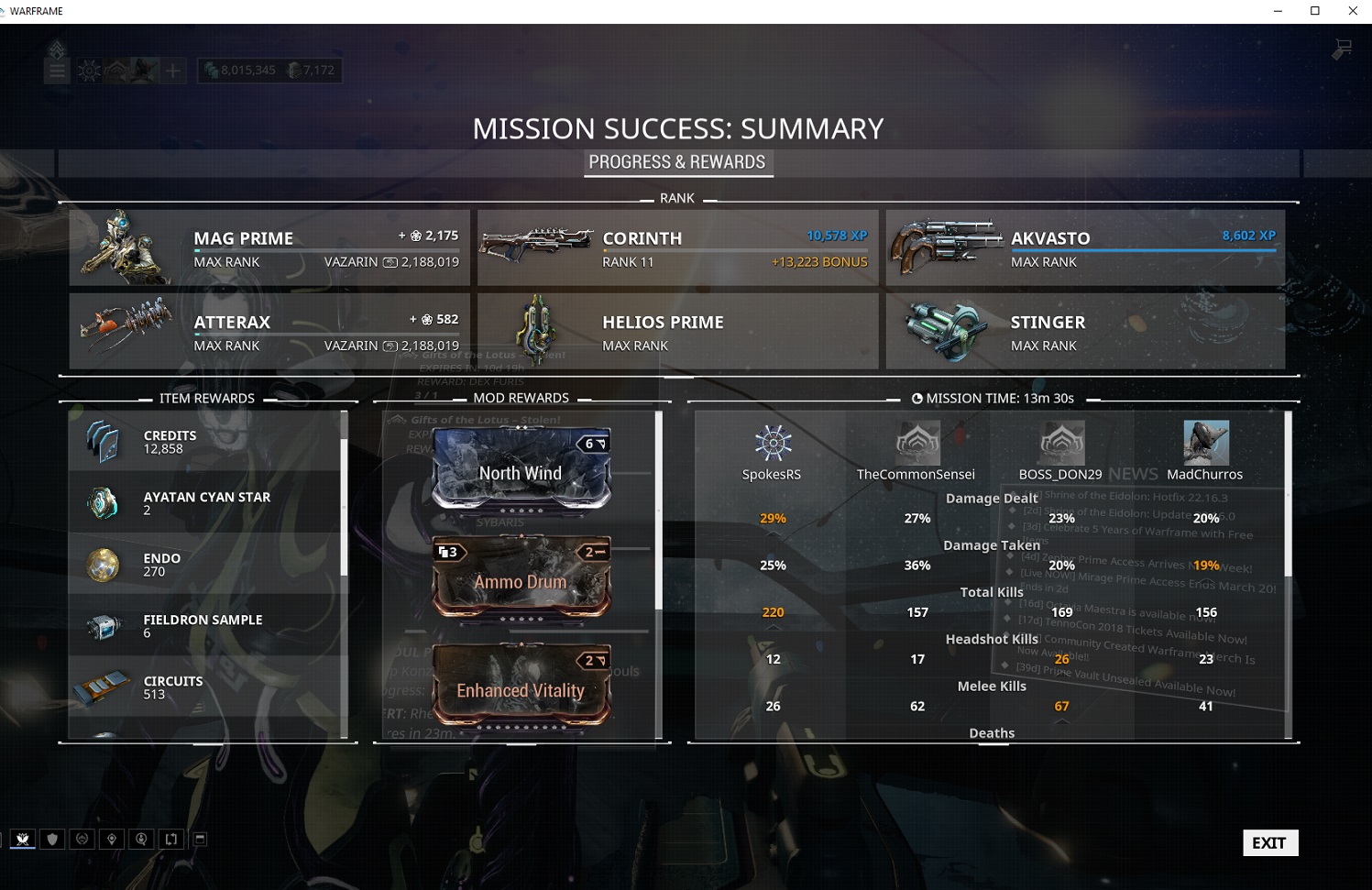Click the Fieldron Sample reward row
The width and height of the screenshot is (1372, 890).
[206, 625]
